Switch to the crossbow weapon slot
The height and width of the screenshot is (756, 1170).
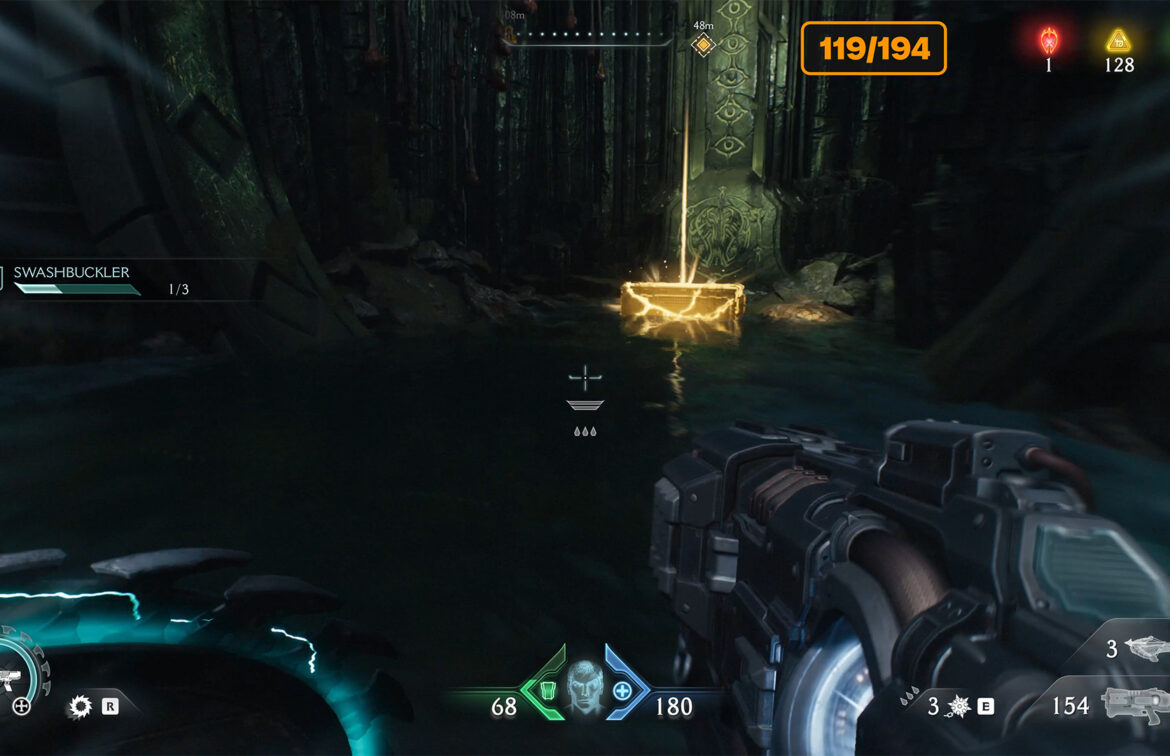click(x=1143, y=648)
